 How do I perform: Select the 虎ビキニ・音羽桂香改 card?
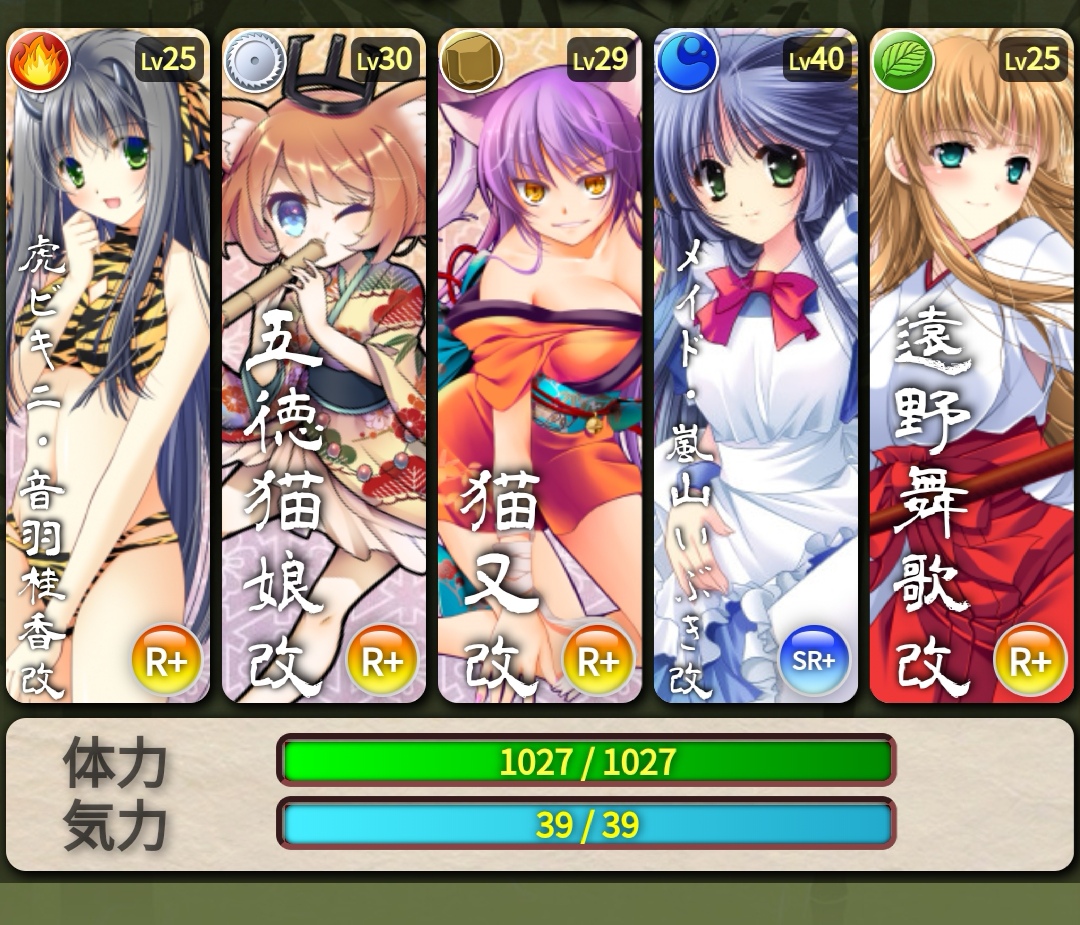point(108,365)
